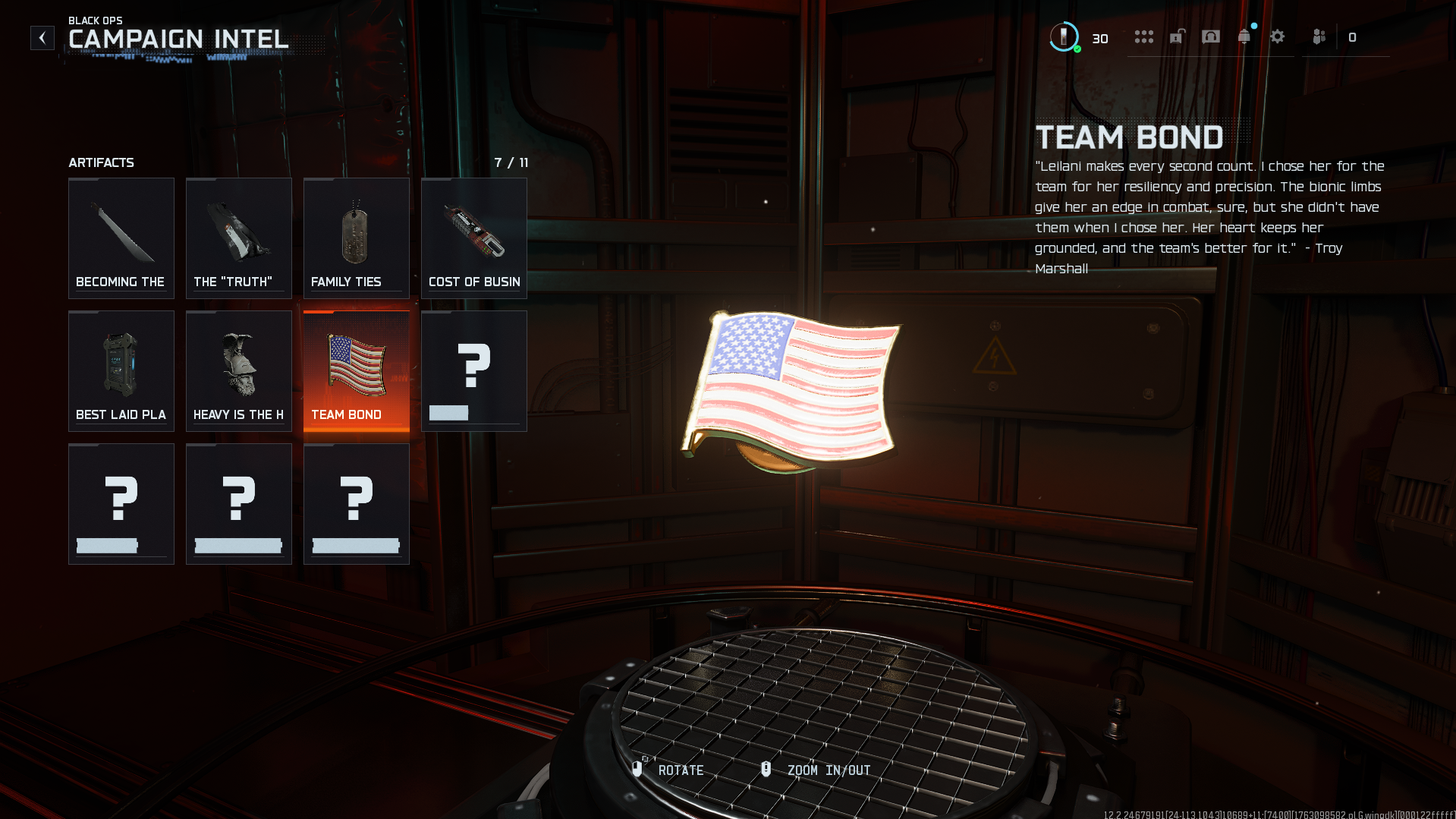The height and width of the screenshot is (819, 1456).
Task: Open the "Truth" artifact tile
Action: pos(239,238)
